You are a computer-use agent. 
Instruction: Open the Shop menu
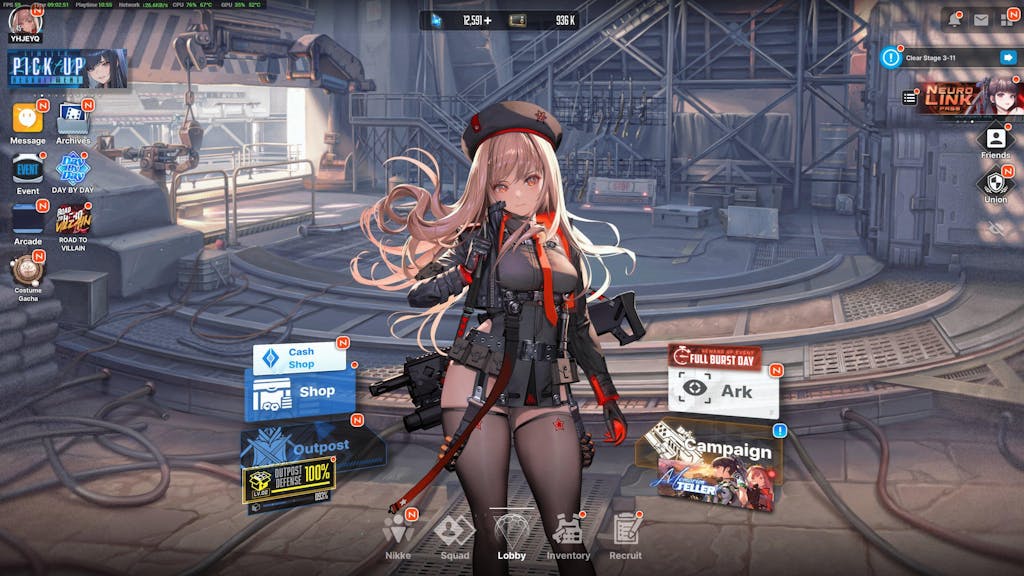[300, 392]
